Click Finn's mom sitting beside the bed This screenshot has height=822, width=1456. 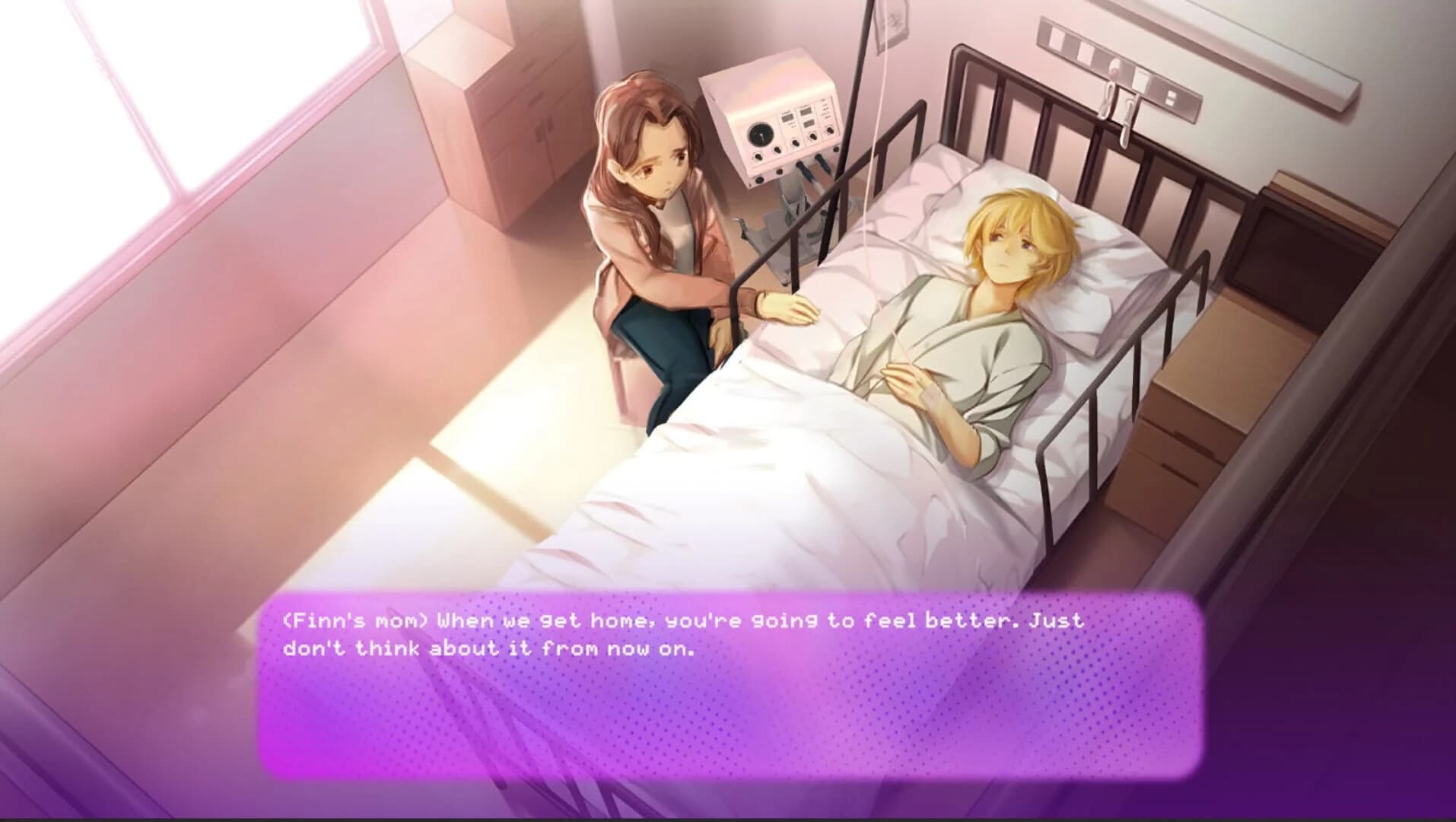point(662,228)
